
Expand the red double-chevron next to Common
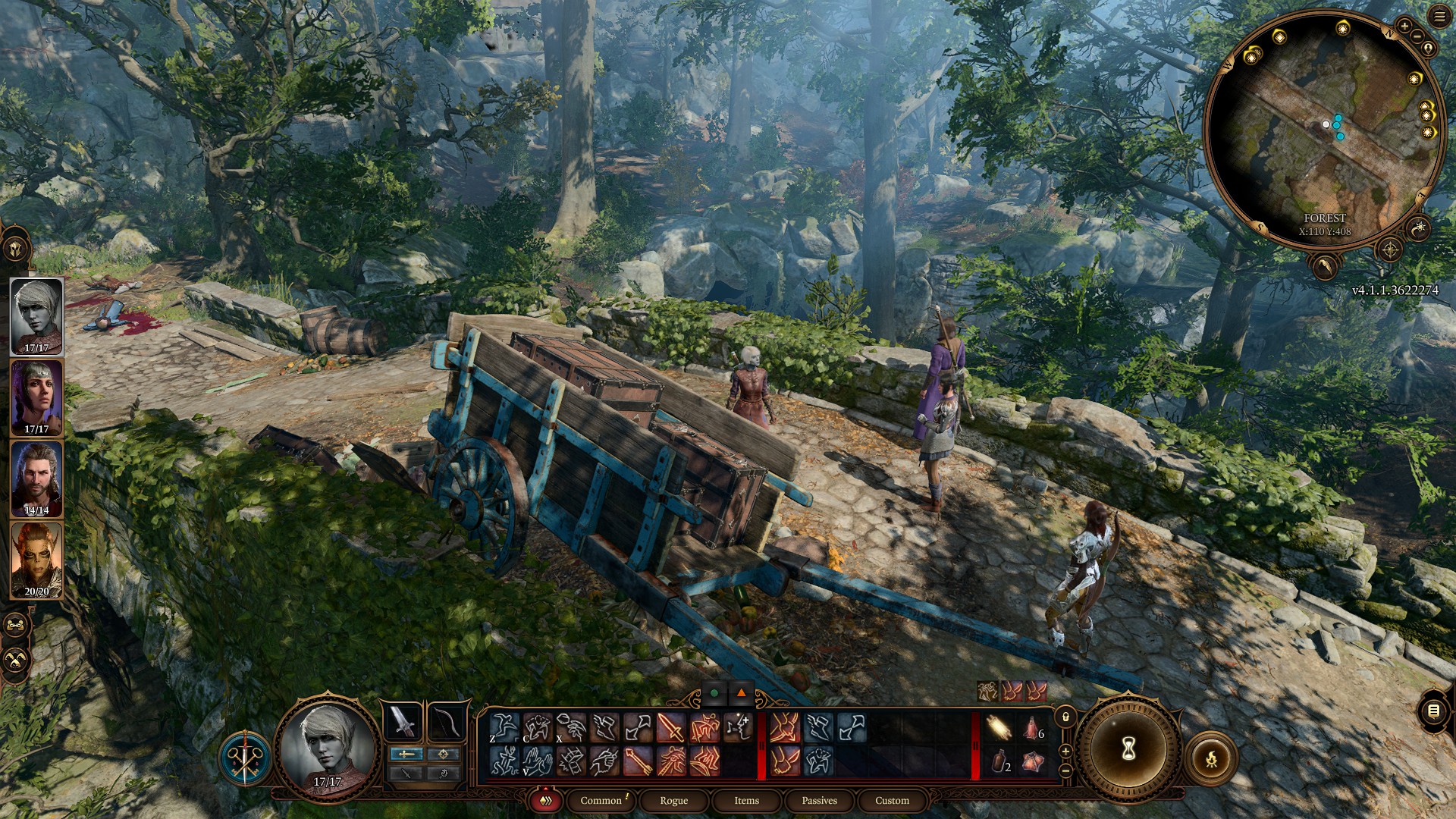(544, 801)
